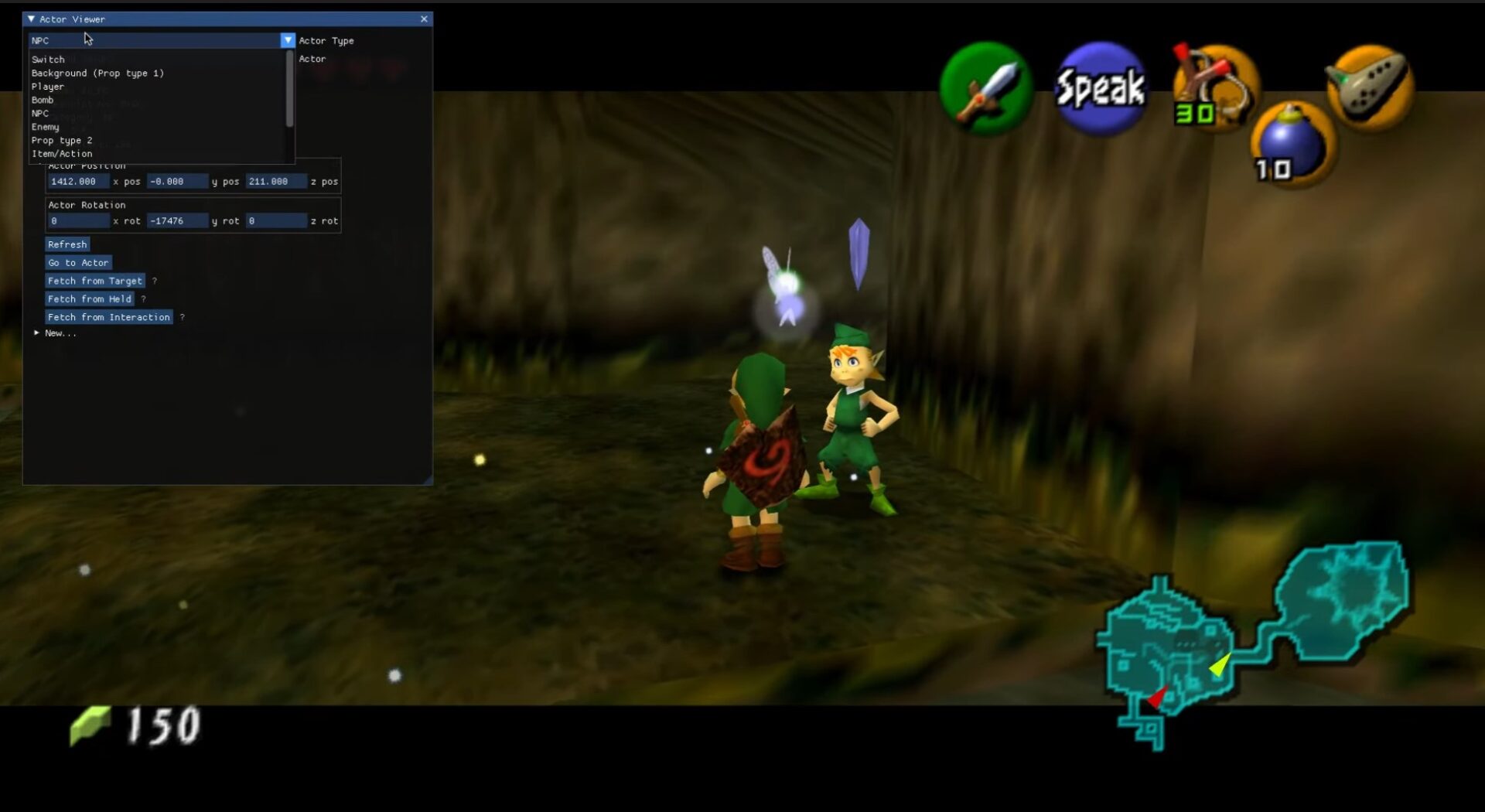
Task: Open help icon beside Fetch from Held
Action: 145,299
